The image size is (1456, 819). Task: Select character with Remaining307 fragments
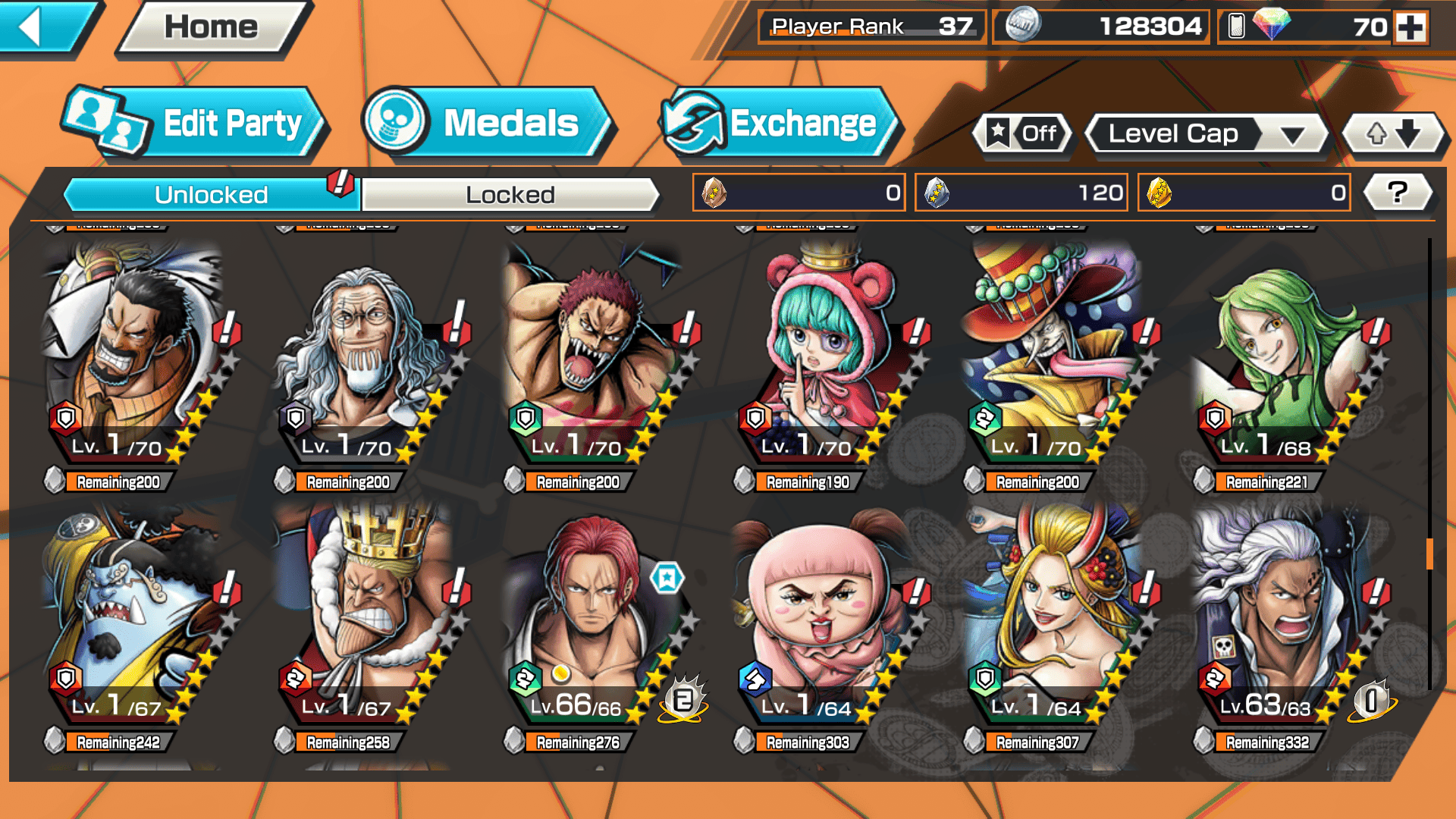pyautogui.click(x=1054, y=622)
